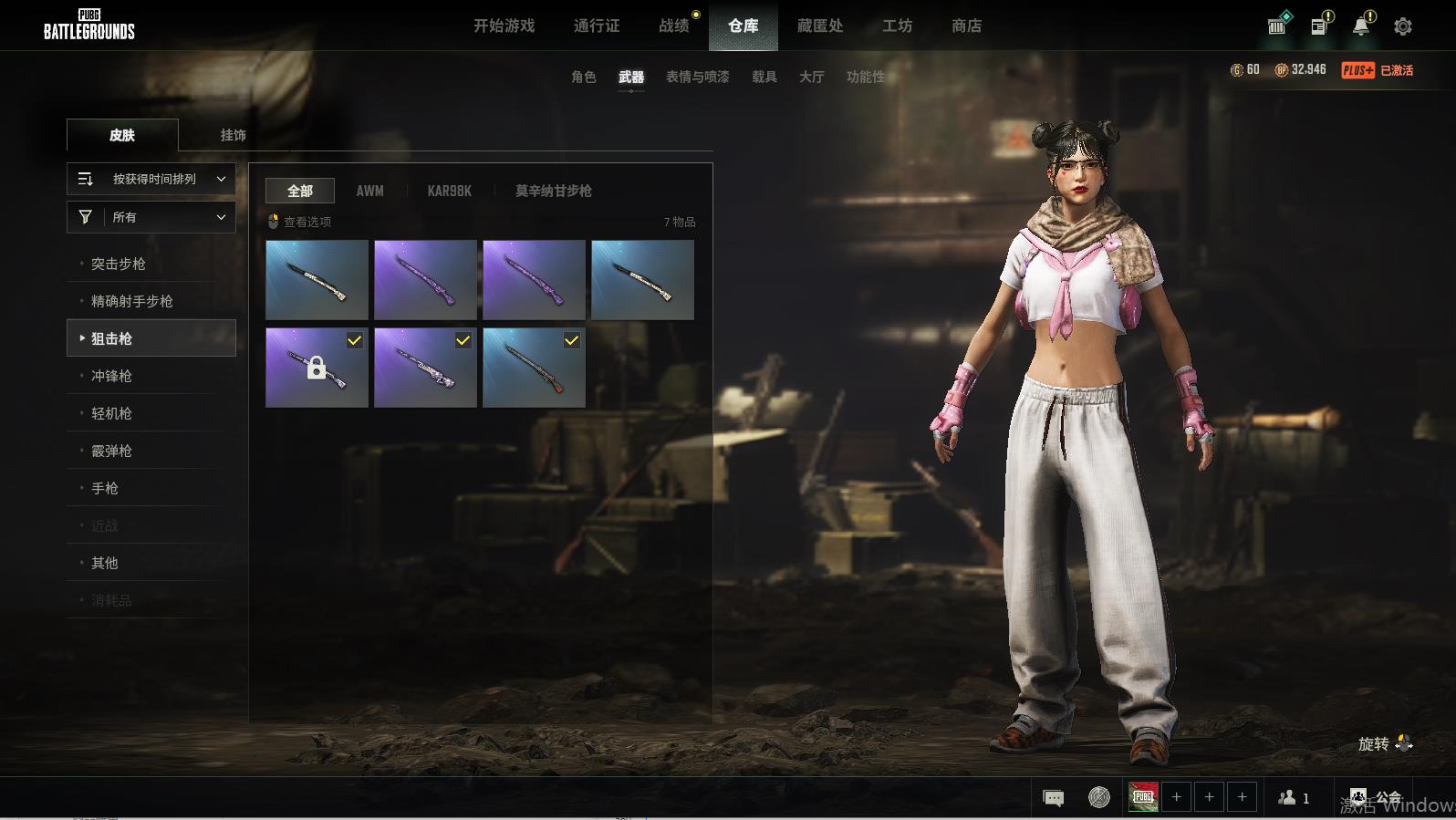
Task: Switch to the 载具 vehicle sub-tab
Action: (x=764, y=77)
